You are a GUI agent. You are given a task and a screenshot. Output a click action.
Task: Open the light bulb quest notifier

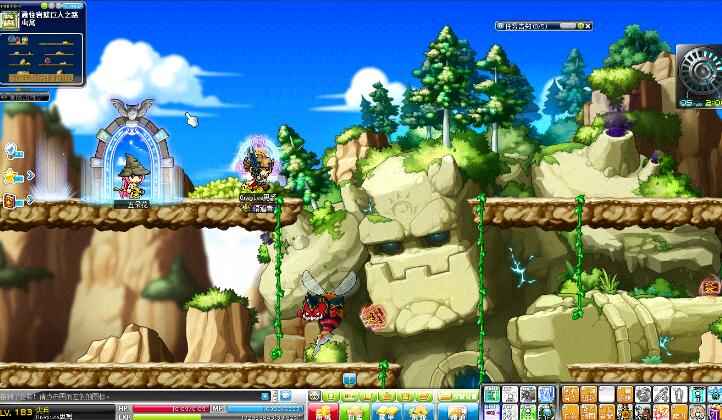coord(13,151)
